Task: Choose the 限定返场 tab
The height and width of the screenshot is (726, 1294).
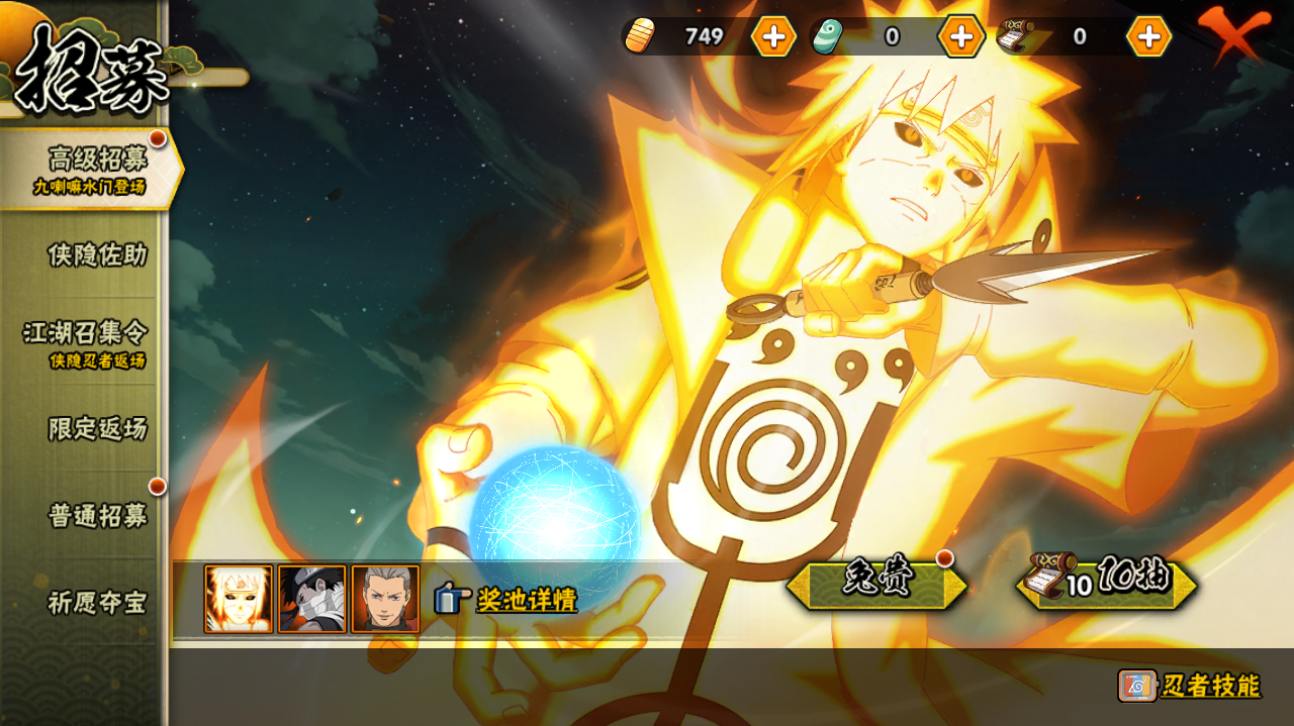Action: tap(97, 429)
